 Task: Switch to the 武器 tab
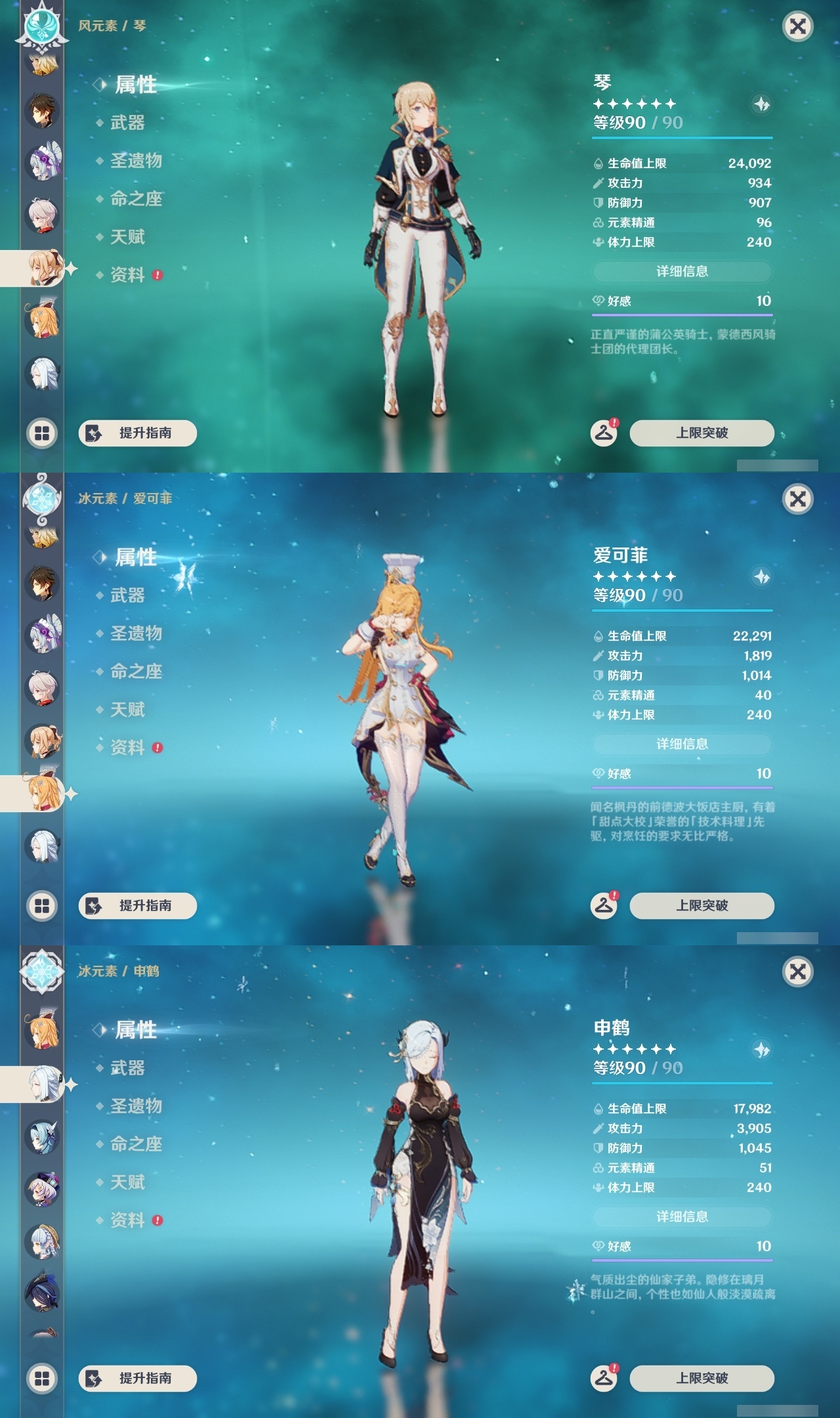point(129,123)
